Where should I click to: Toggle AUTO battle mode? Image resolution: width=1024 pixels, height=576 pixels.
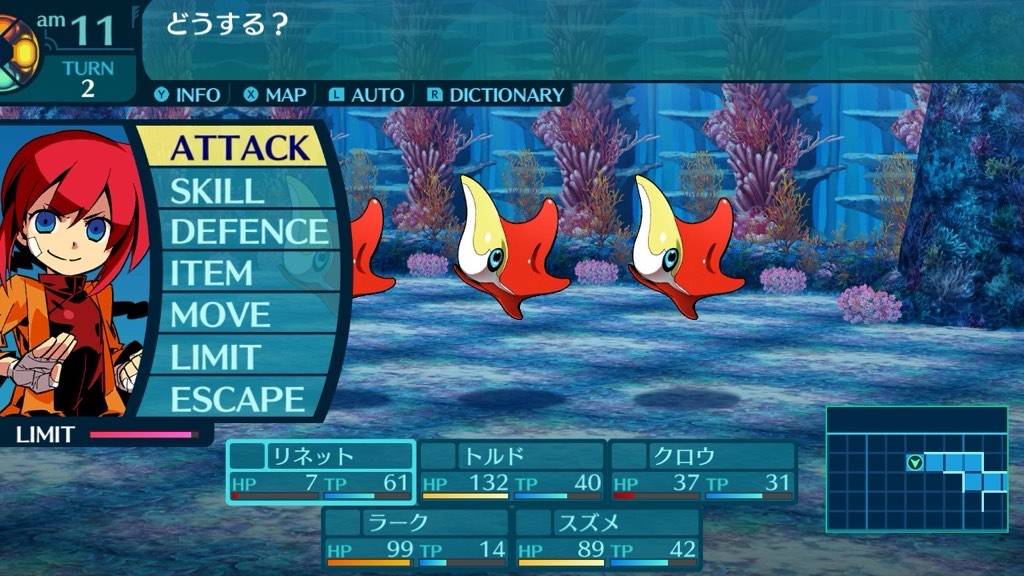(x=366, y=95)
